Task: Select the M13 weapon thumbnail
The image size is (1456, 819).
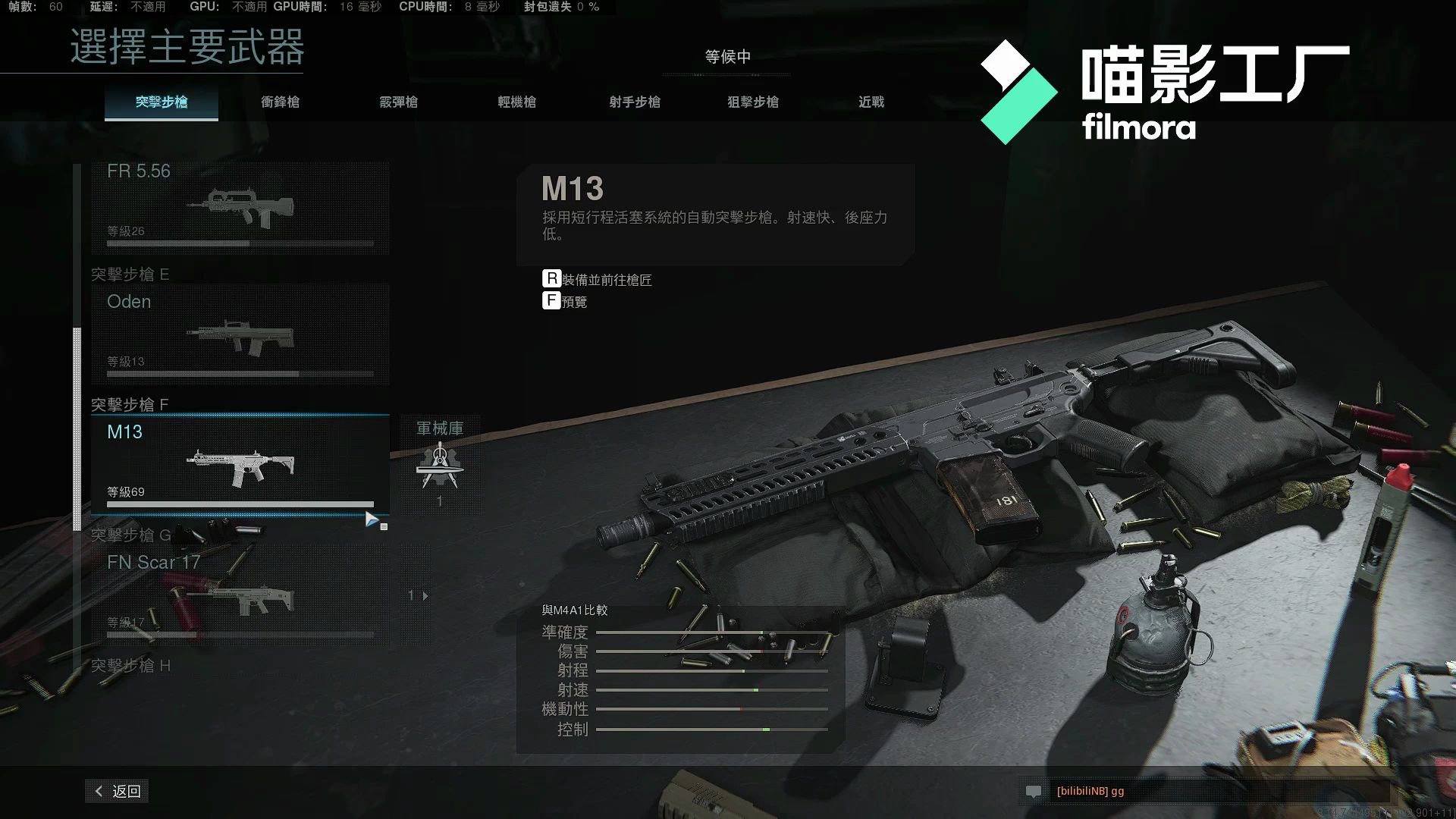Action: click(x=240, y=466)
